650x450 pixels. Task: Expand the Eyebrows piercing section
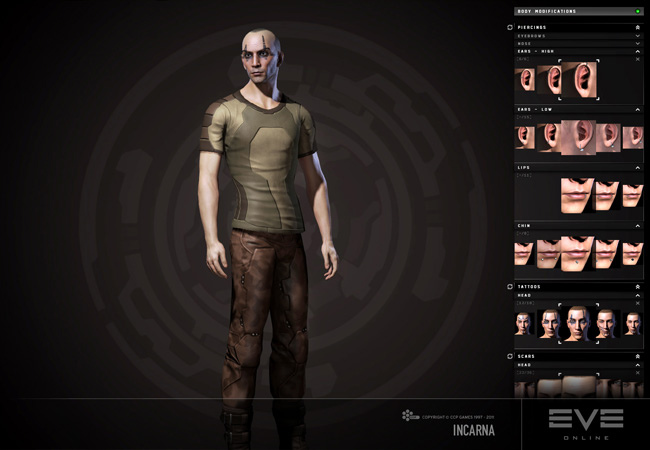point(637,35)
